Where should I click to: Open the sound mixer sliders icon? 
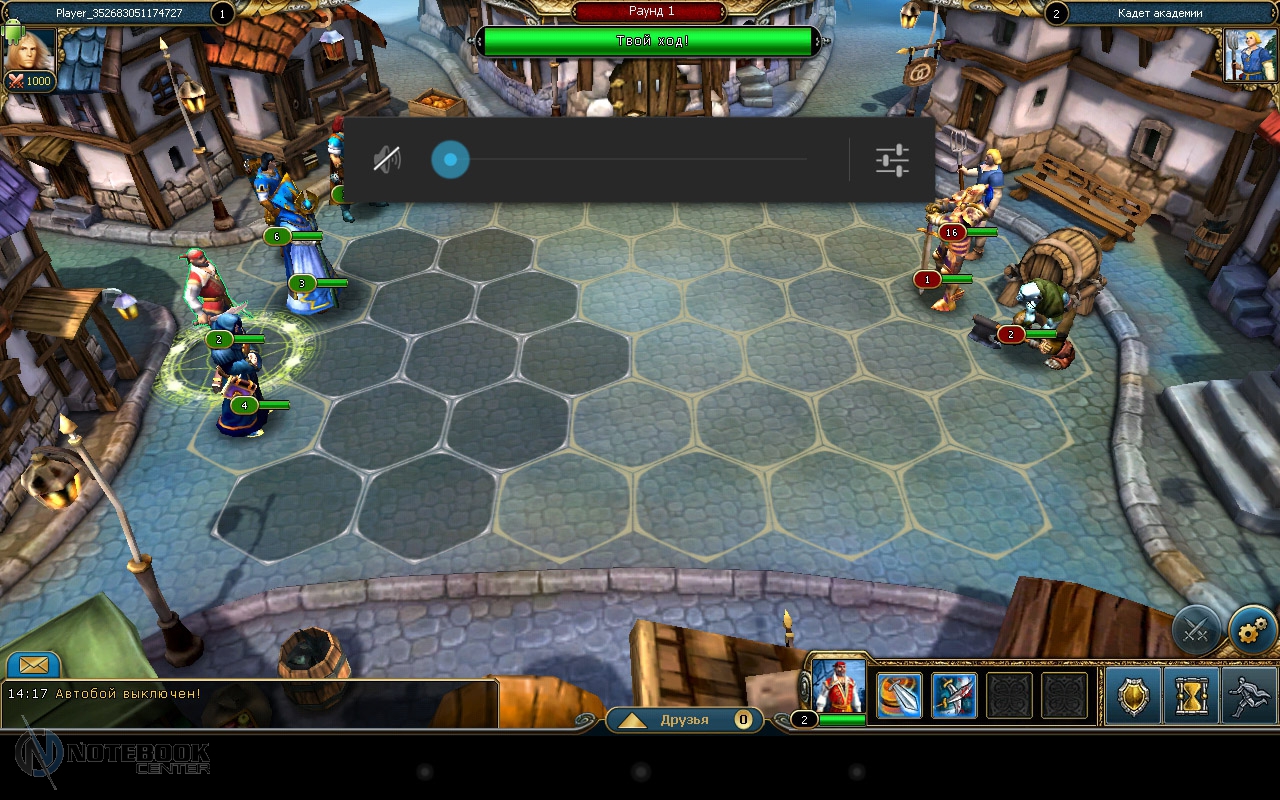[x=891, y=160]
